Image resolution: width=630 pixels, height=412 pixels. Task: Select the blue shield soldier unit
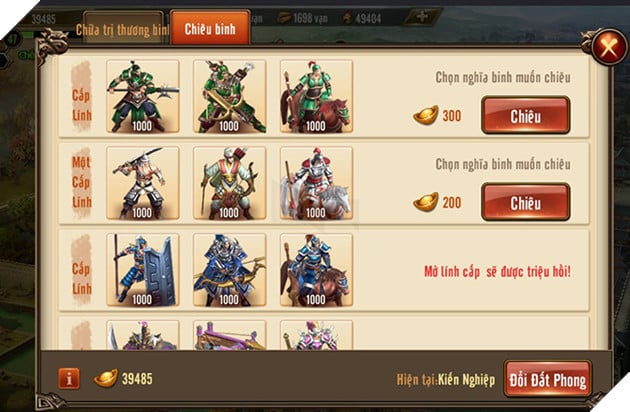point(142,270)
